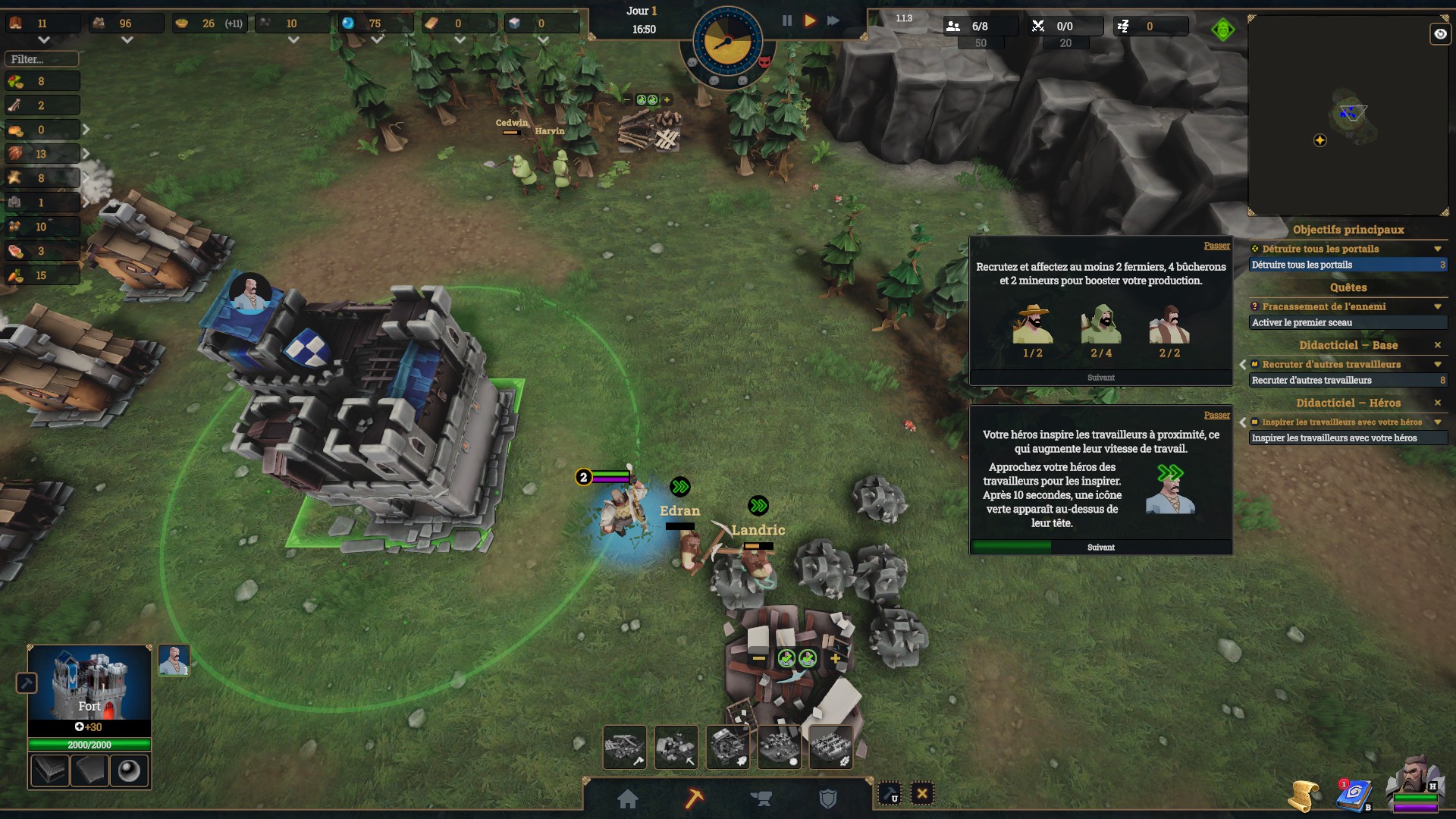
Task: Switch to the anvil build category tab
Action: (x=761, y=799)
